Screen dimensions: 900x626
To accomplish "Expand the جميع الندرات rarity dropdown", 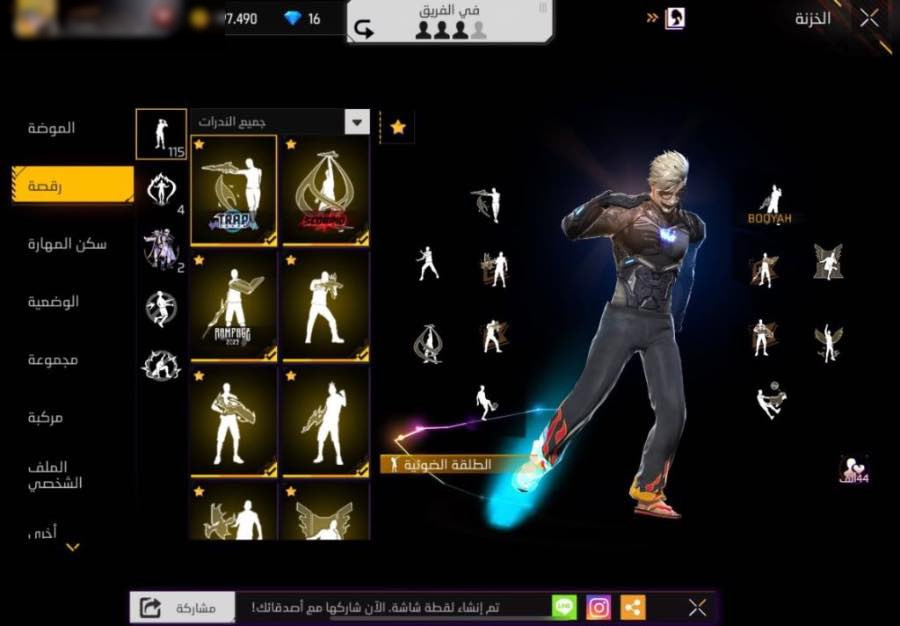I will 280,122.
